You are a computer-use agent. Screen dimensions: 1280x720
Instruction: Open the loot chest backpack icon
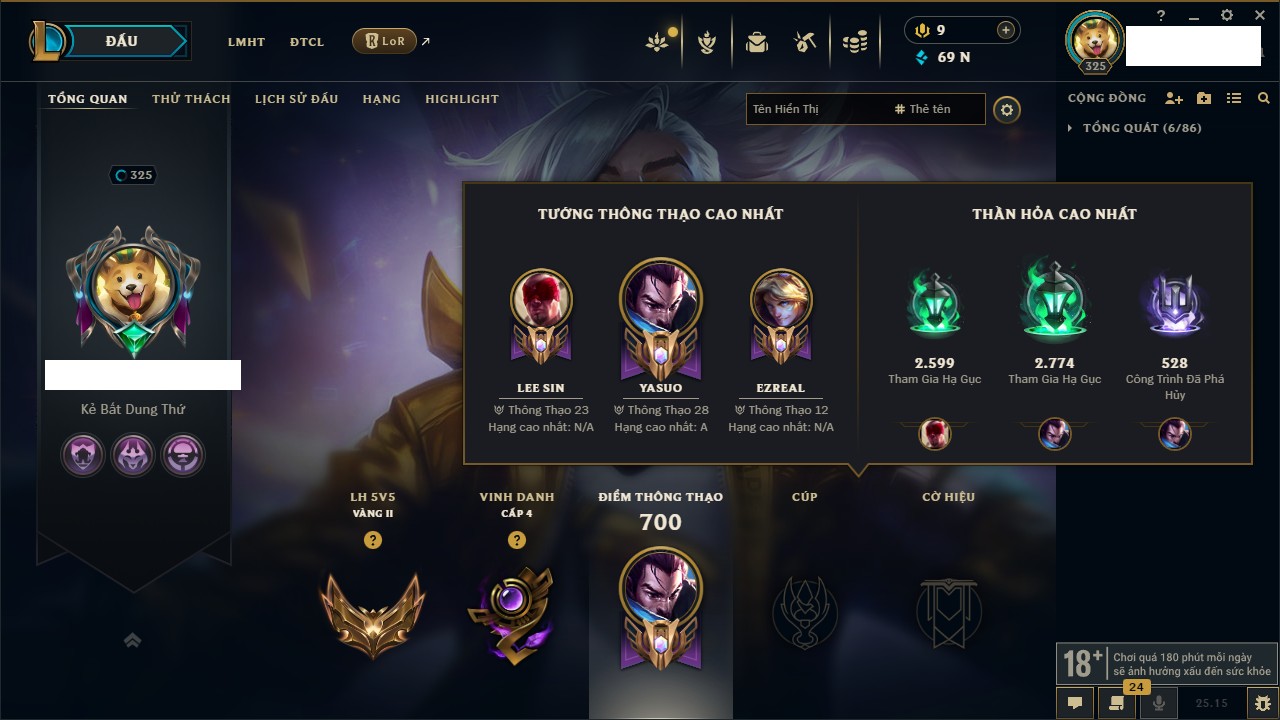click(757, 43)
